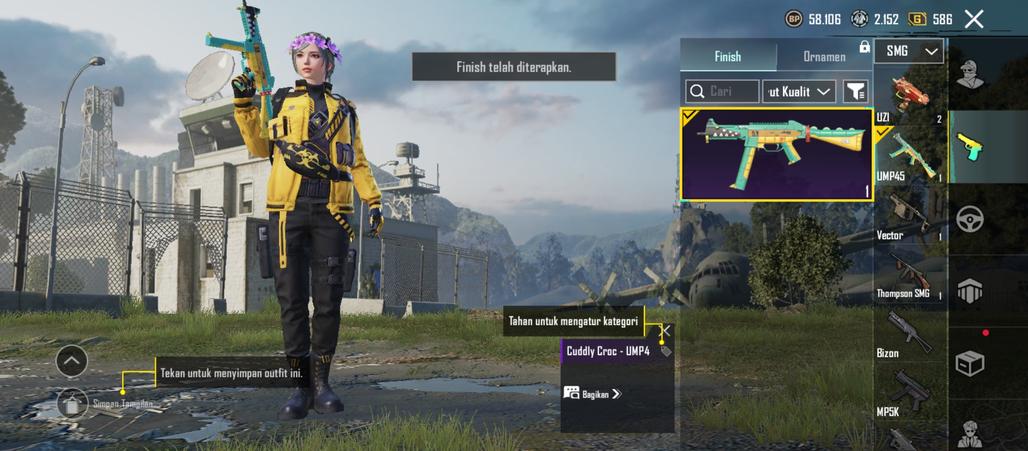The height and width of the screenshot is (451, 1028).
Task: Expand the up-arrow circle button
Action: (x=72, y=360)
